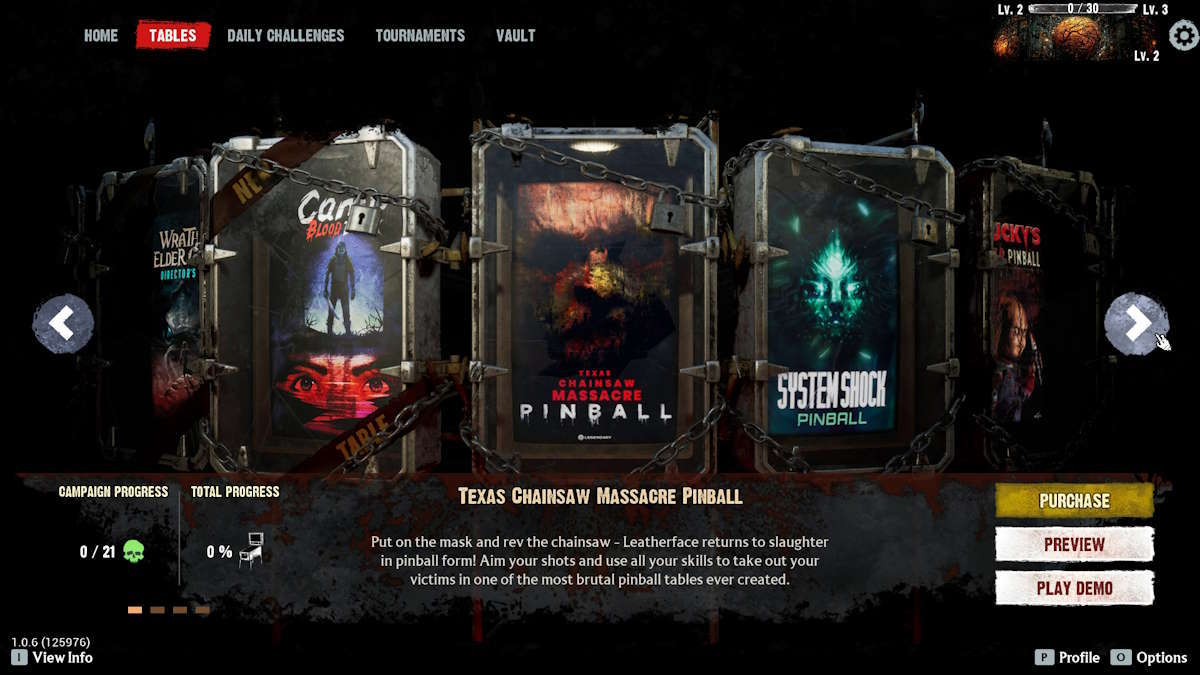Open settings with the gear icon
The height and width of the screenshot is (675, 1200).
pyautogui.click(x=1184, y=36)
